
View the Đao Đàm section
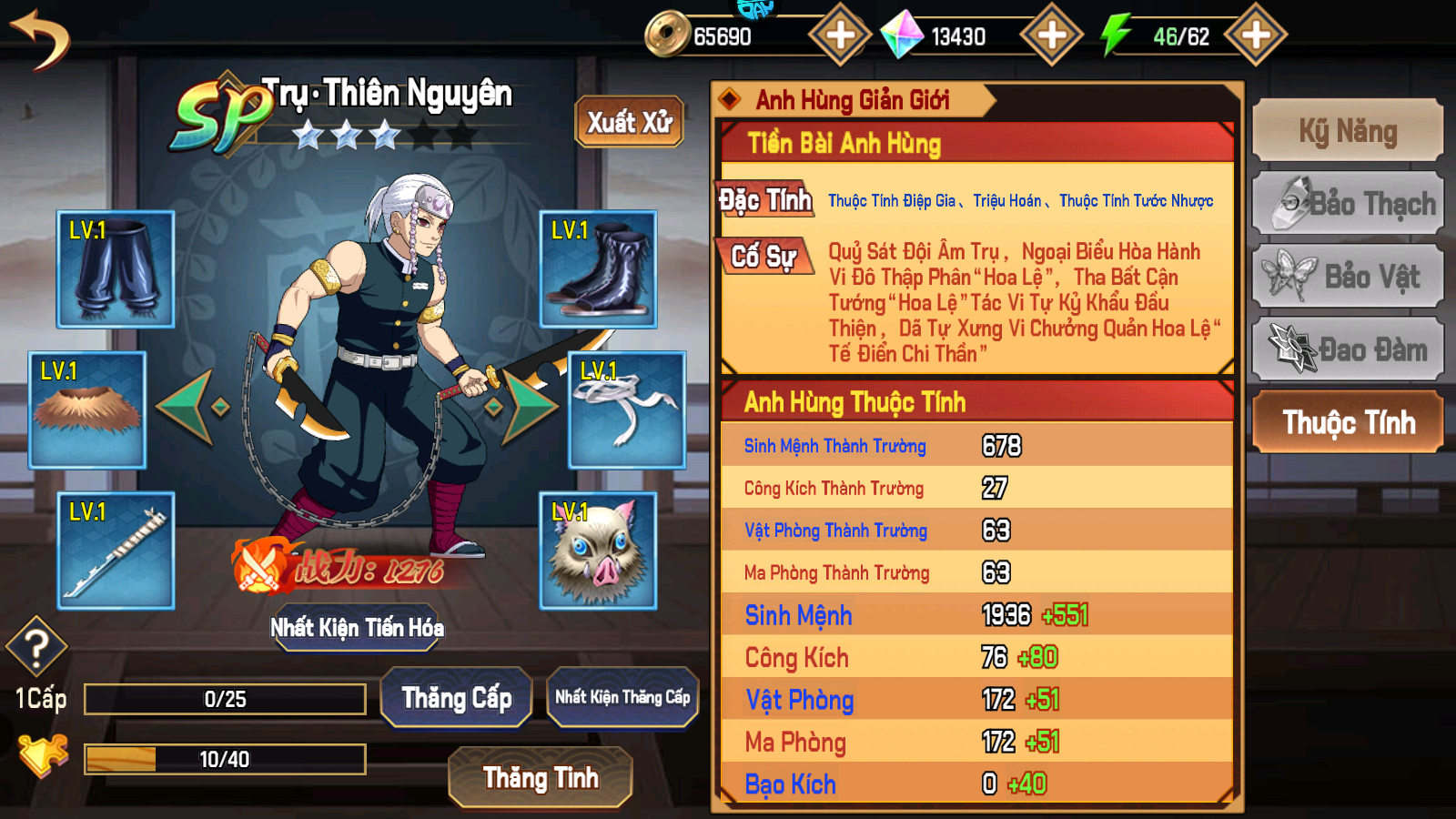tap(1347, 349)
